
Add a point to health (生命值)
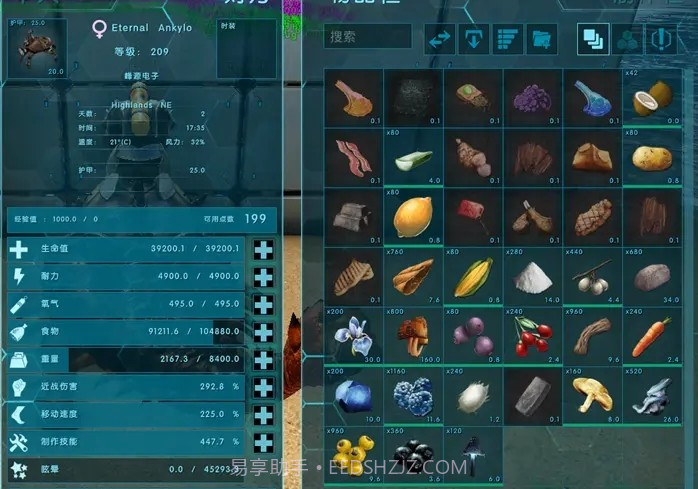[x=264, y=249]
